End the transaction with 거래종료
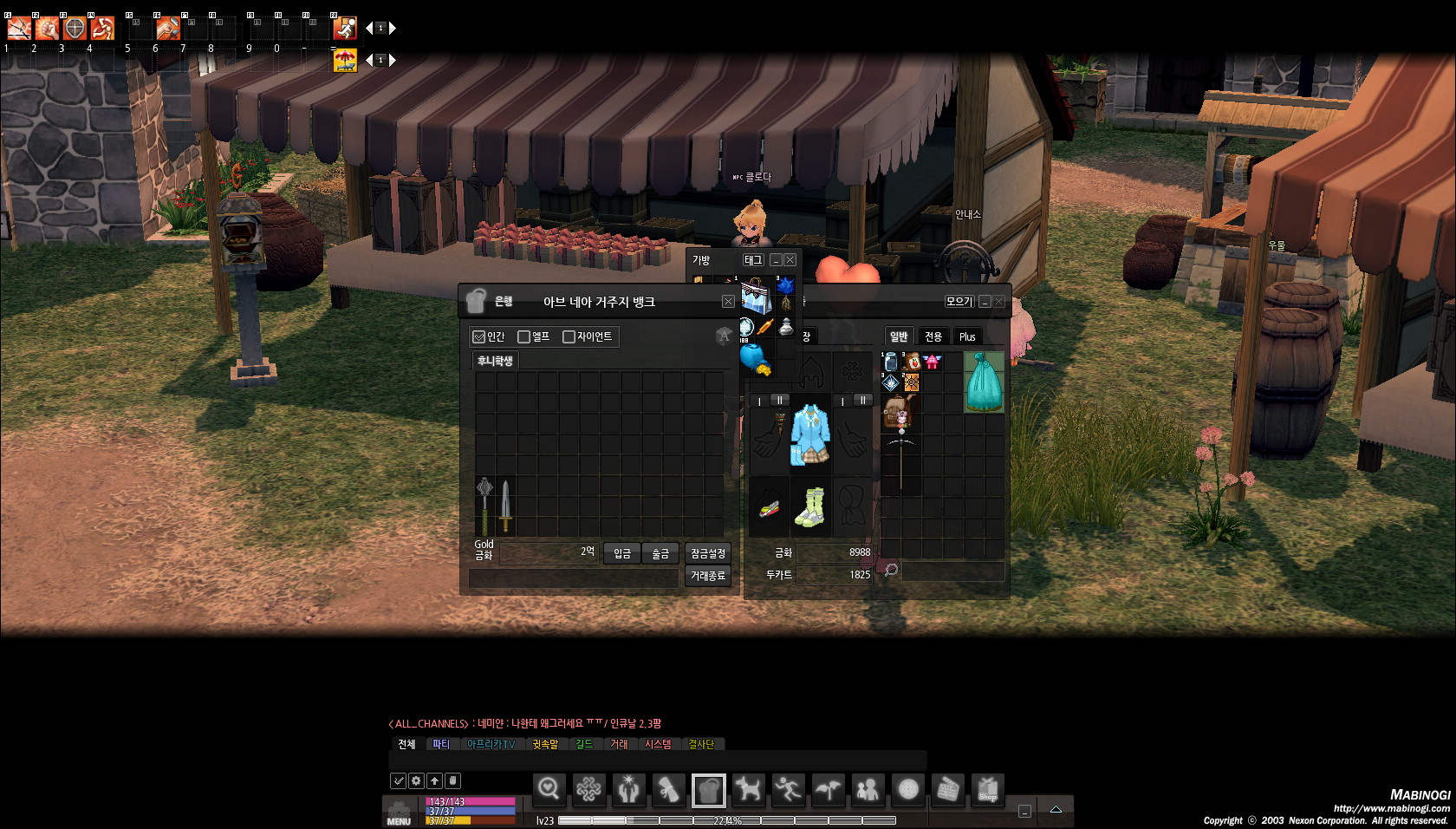 708,576
